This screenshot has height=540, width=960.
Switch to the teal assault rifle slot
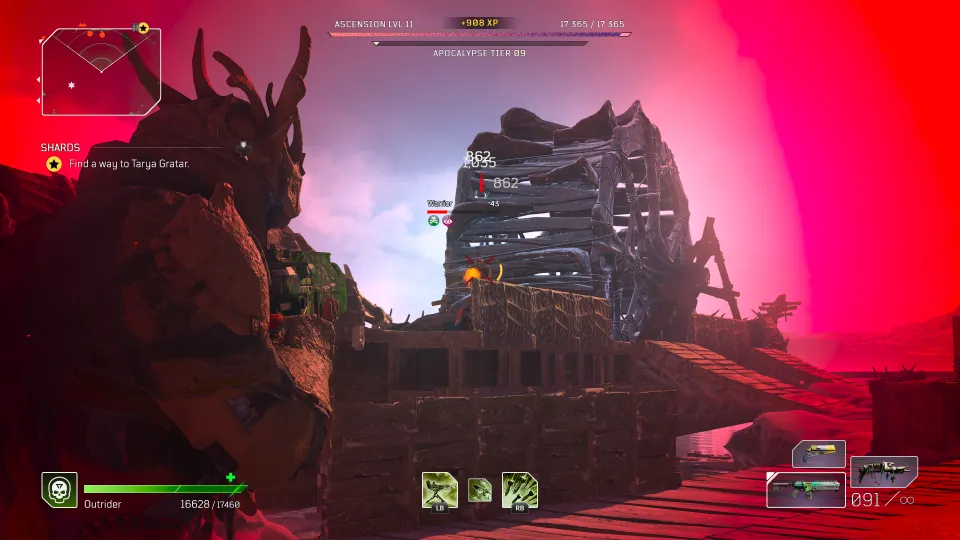tap(806, 489)
